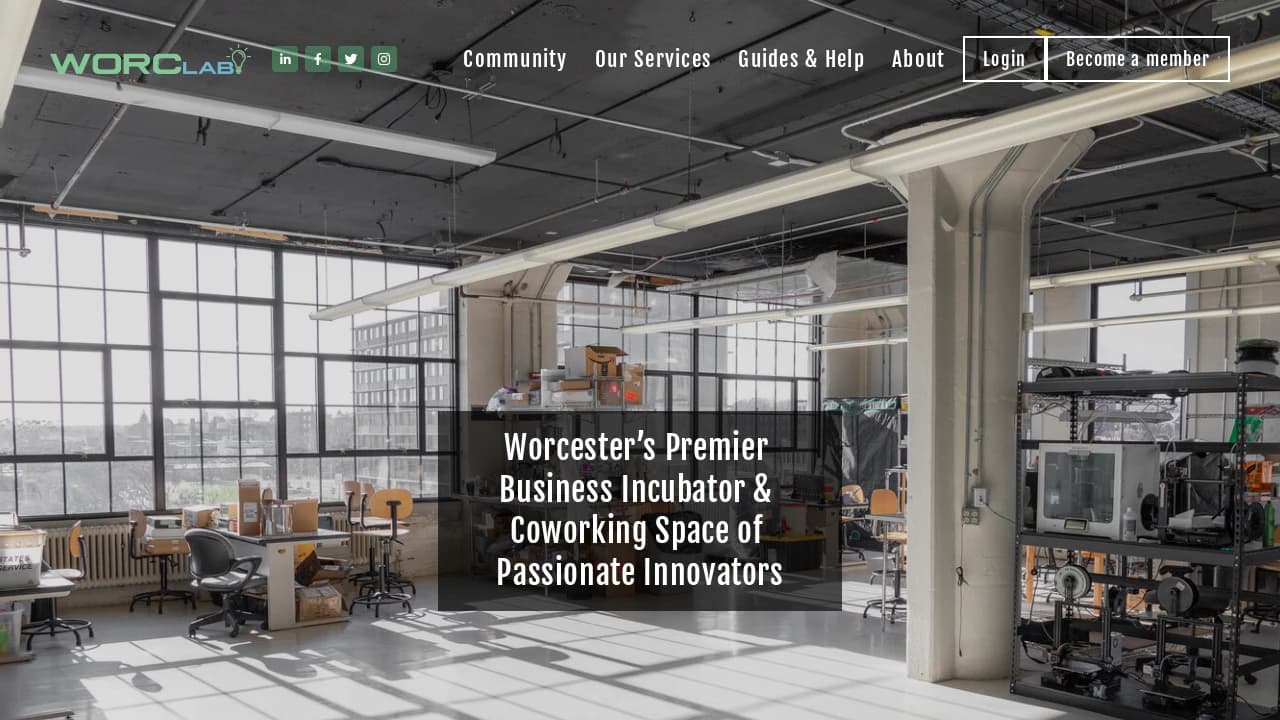The image size is (1280, 720).
Task: Click the Become a member button
Action: 1138,59
